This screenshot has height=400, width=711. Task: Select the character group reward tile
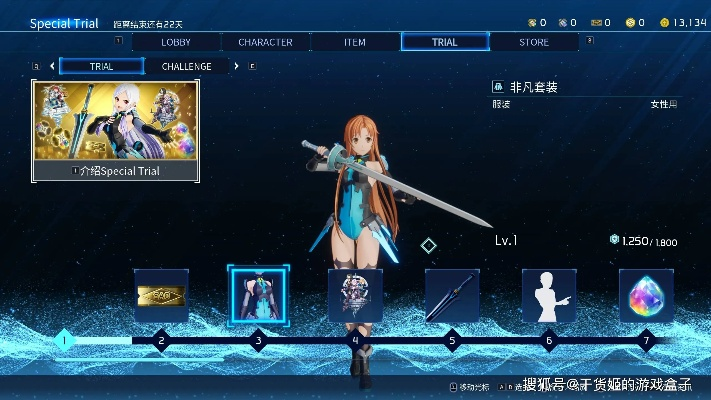(355, 295)
